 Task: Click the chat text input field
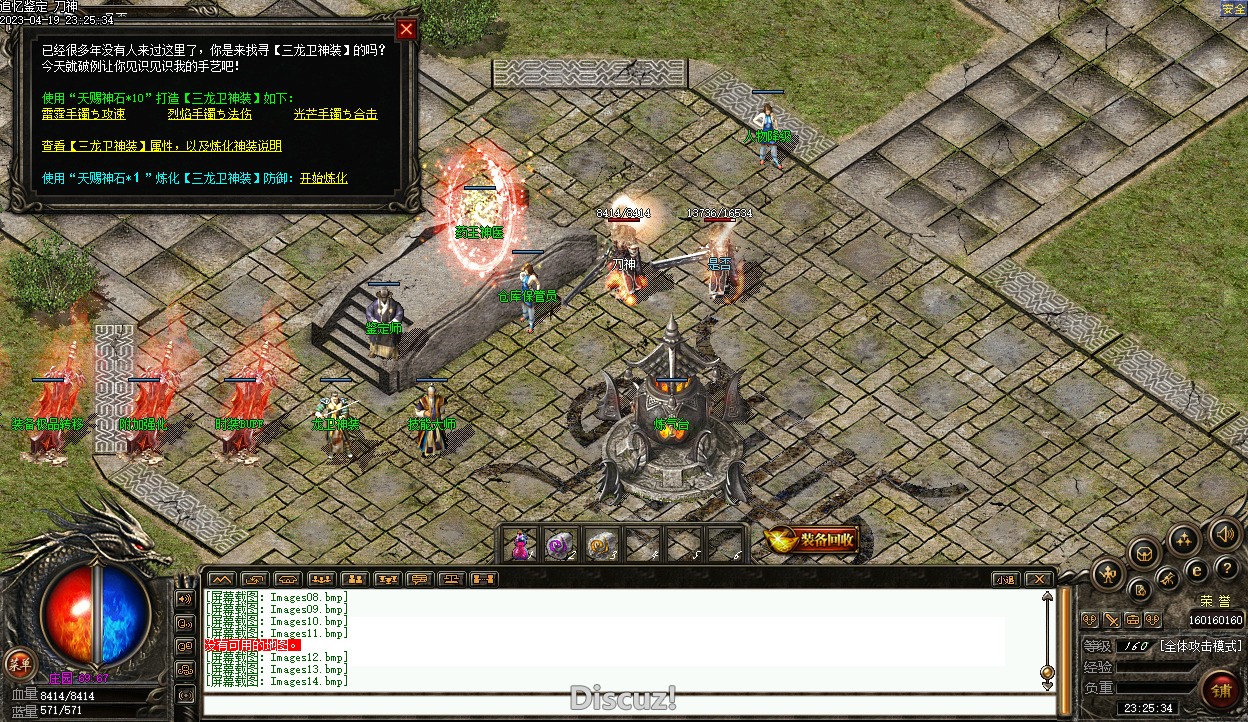tap(620, 704)
